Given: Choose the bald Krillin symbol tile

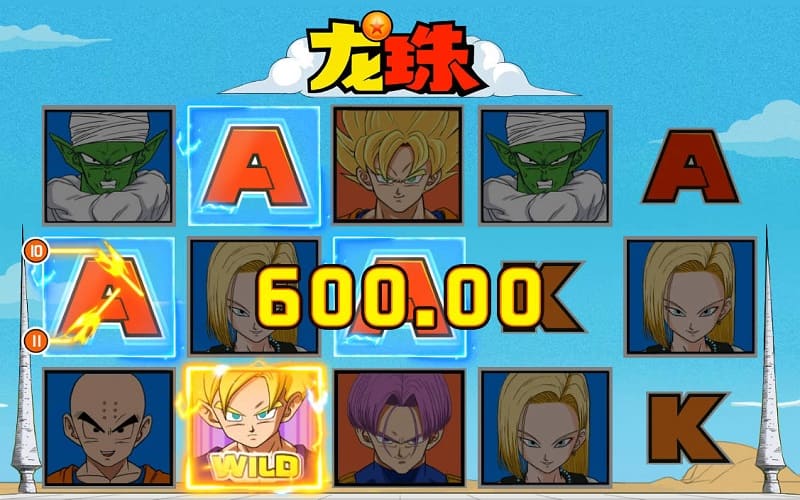Looking at the screenshot, I should (108, 428).
